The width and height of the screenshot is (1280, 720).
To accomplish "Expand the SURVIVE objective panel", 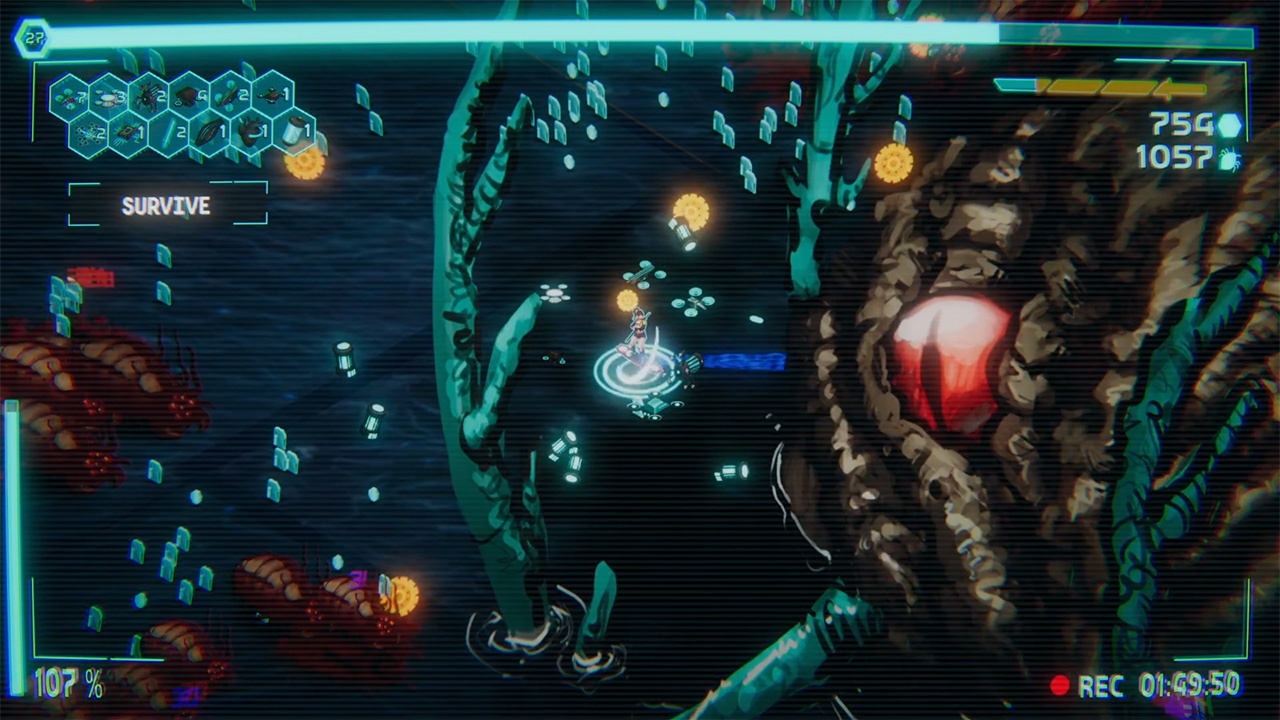I will (x=166, y=206).
